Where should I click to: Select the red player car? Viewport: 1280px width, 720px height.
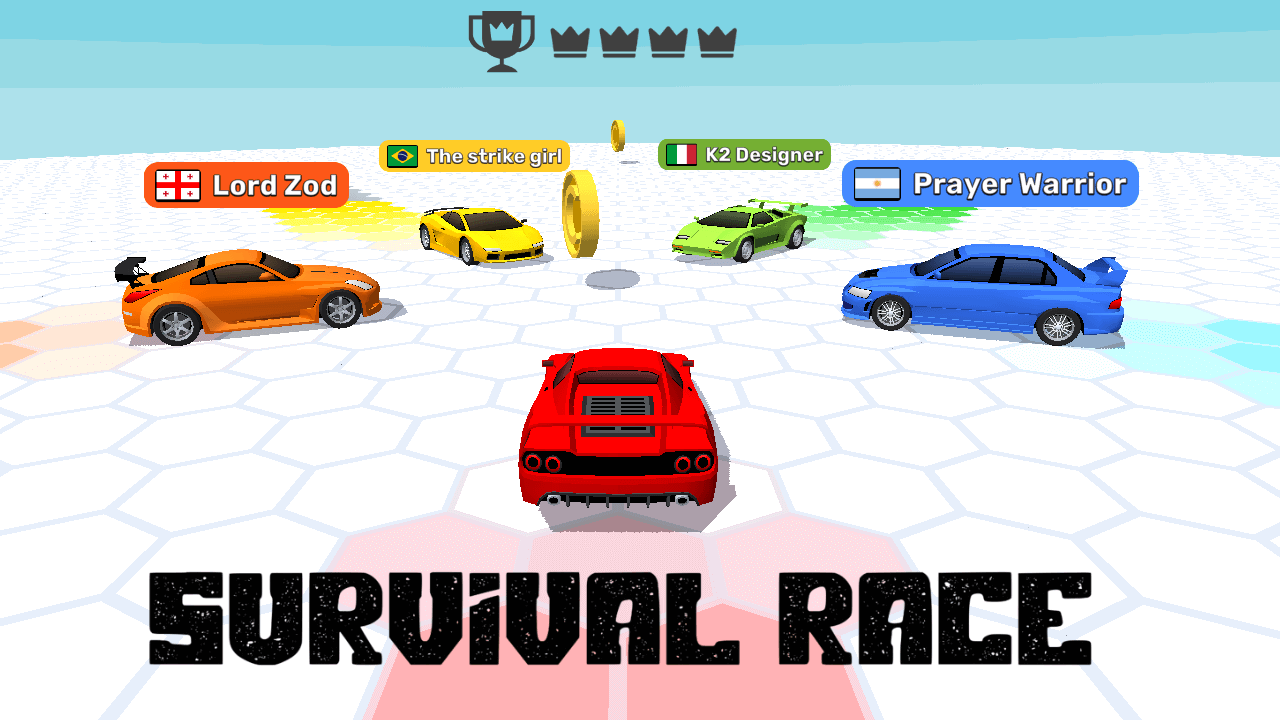click(x=618, y=430)
